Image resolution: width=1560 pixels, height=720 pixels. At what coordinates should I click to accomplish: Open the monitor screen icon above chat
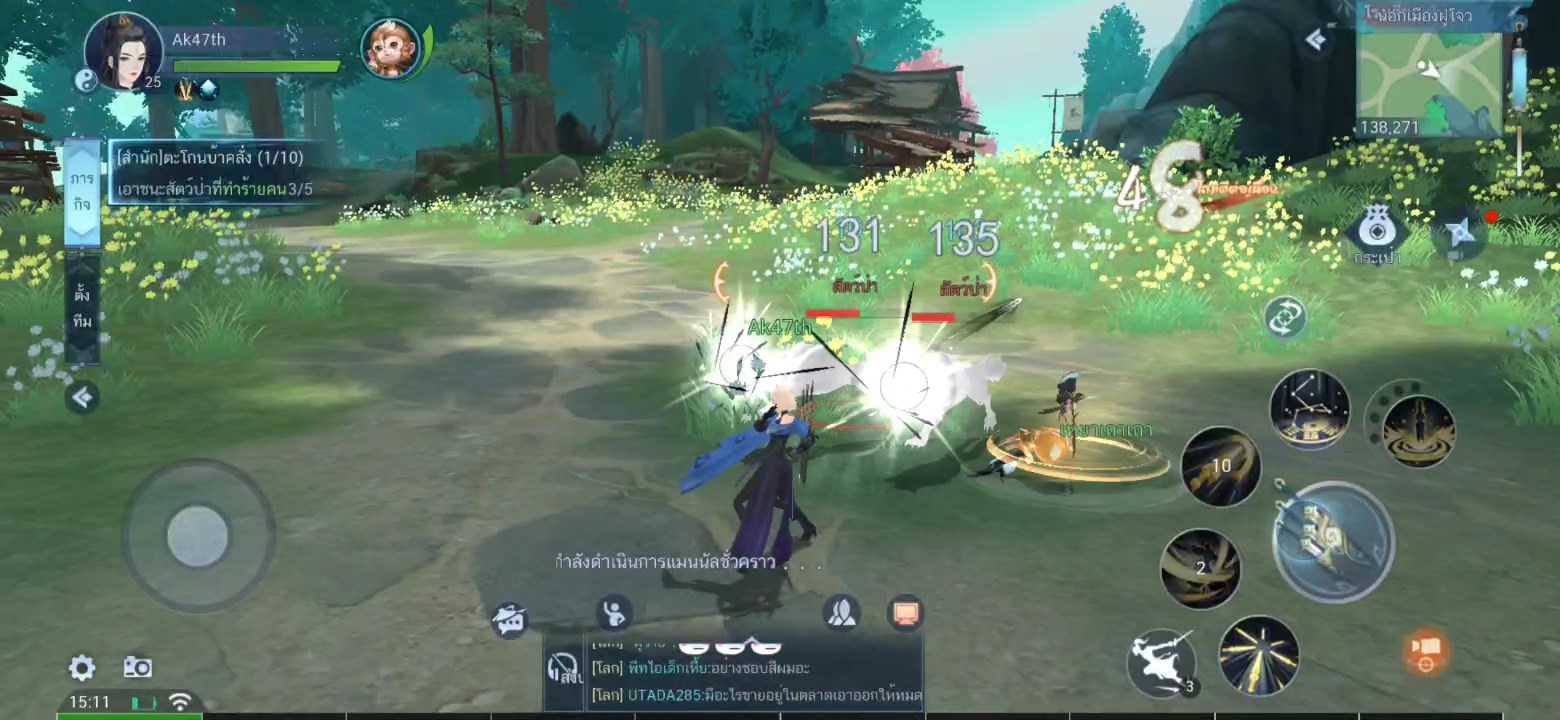tap(906, 612)
